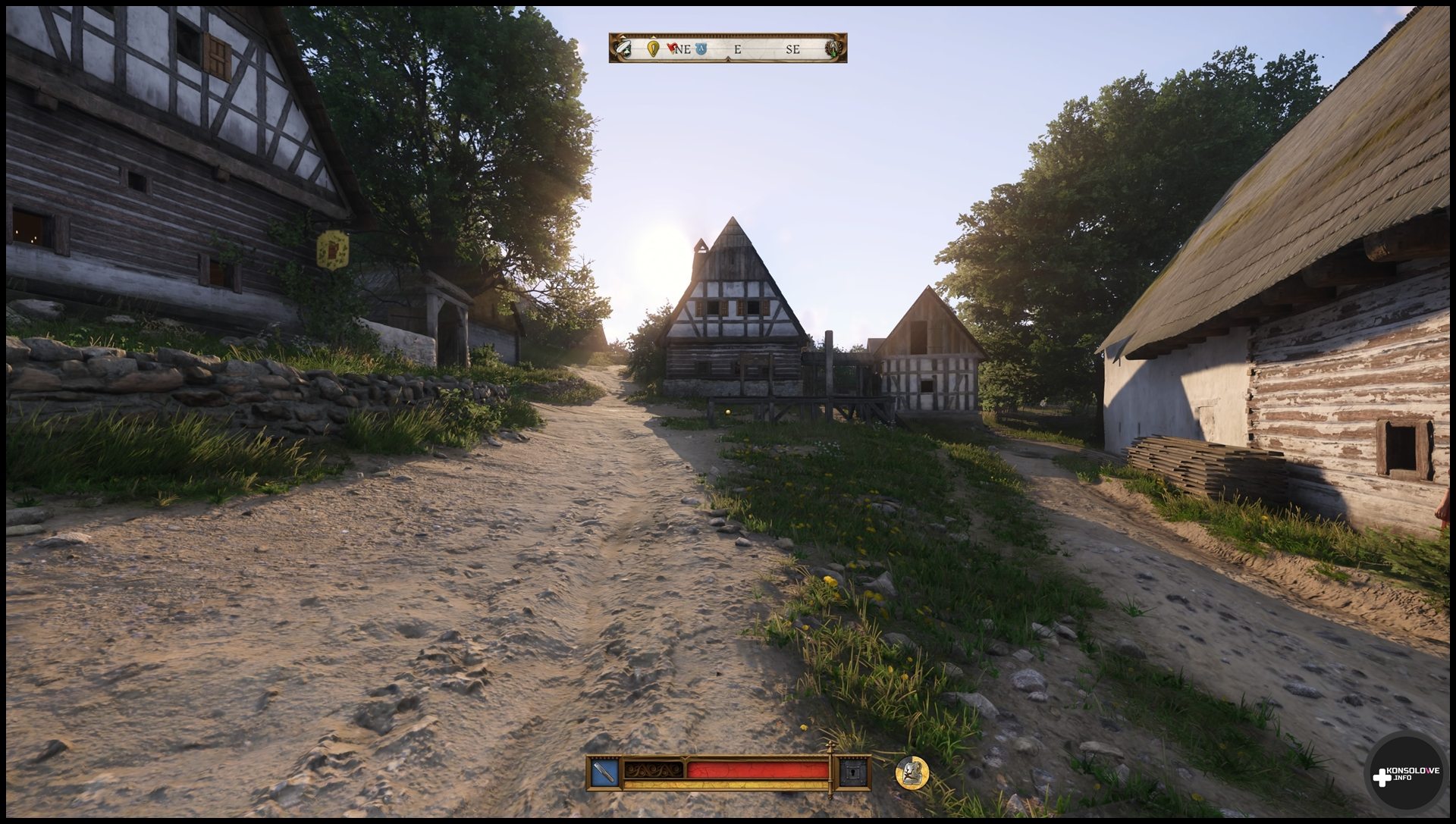Select the blue comb item slot
This screenshot has width=1456, height=824.
[604, 772]
